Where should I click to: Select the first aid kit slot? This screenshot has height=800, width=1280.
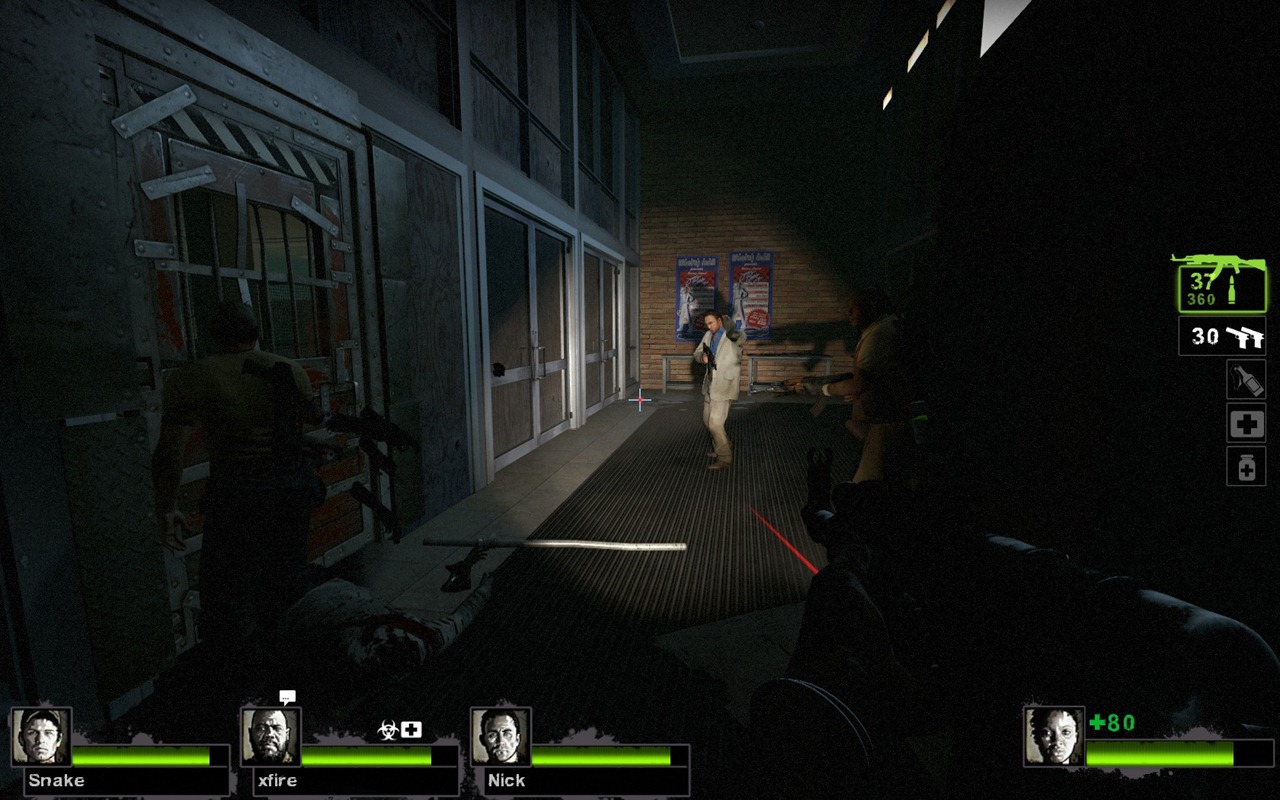coord(1246,424)
